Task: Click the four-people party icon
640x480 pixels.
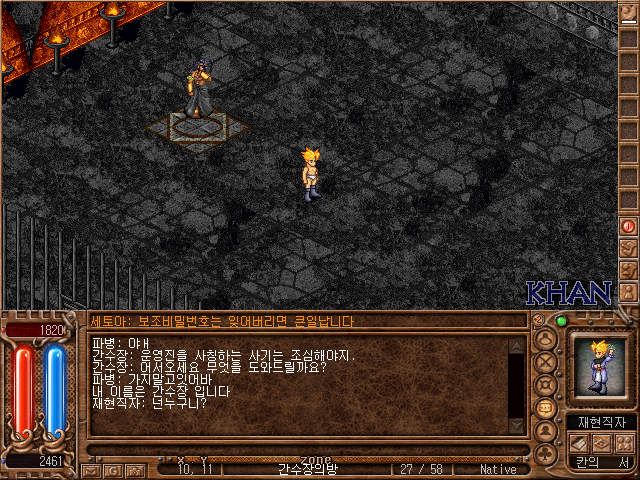Action: pyautogui.click(x=626, y=442)
